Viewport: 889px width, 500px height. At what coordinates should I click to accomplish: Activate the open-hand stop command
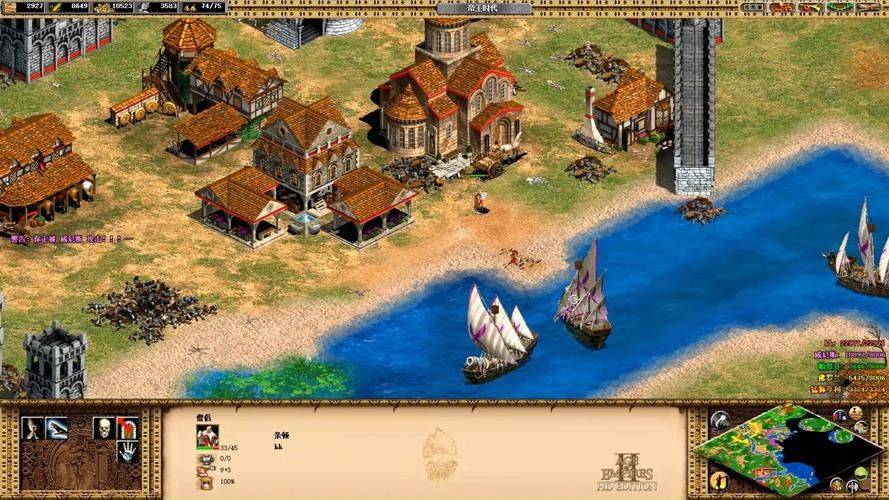coord(127,452)
